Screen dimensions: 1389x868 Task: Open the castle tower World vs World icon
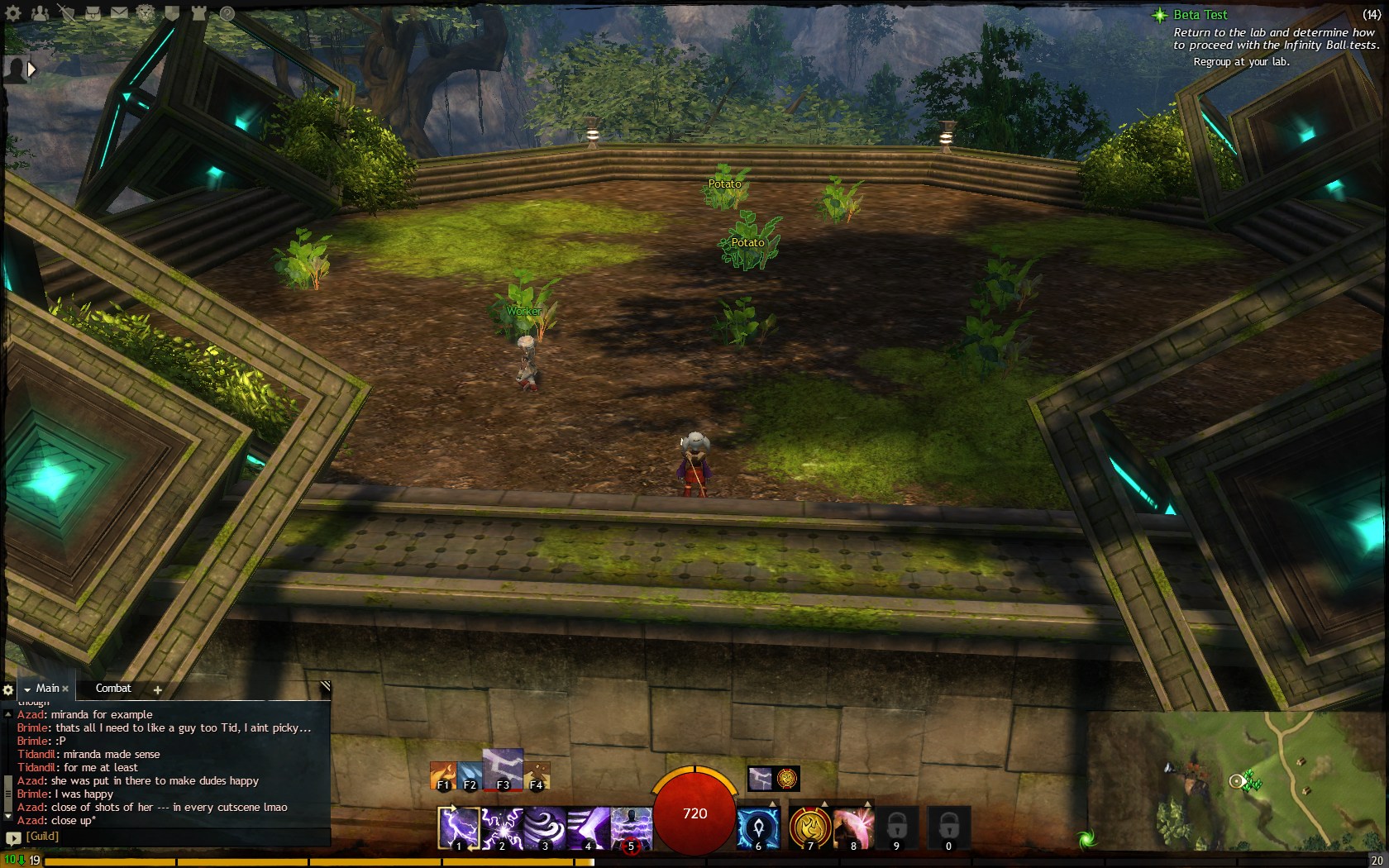click(199, 13)
